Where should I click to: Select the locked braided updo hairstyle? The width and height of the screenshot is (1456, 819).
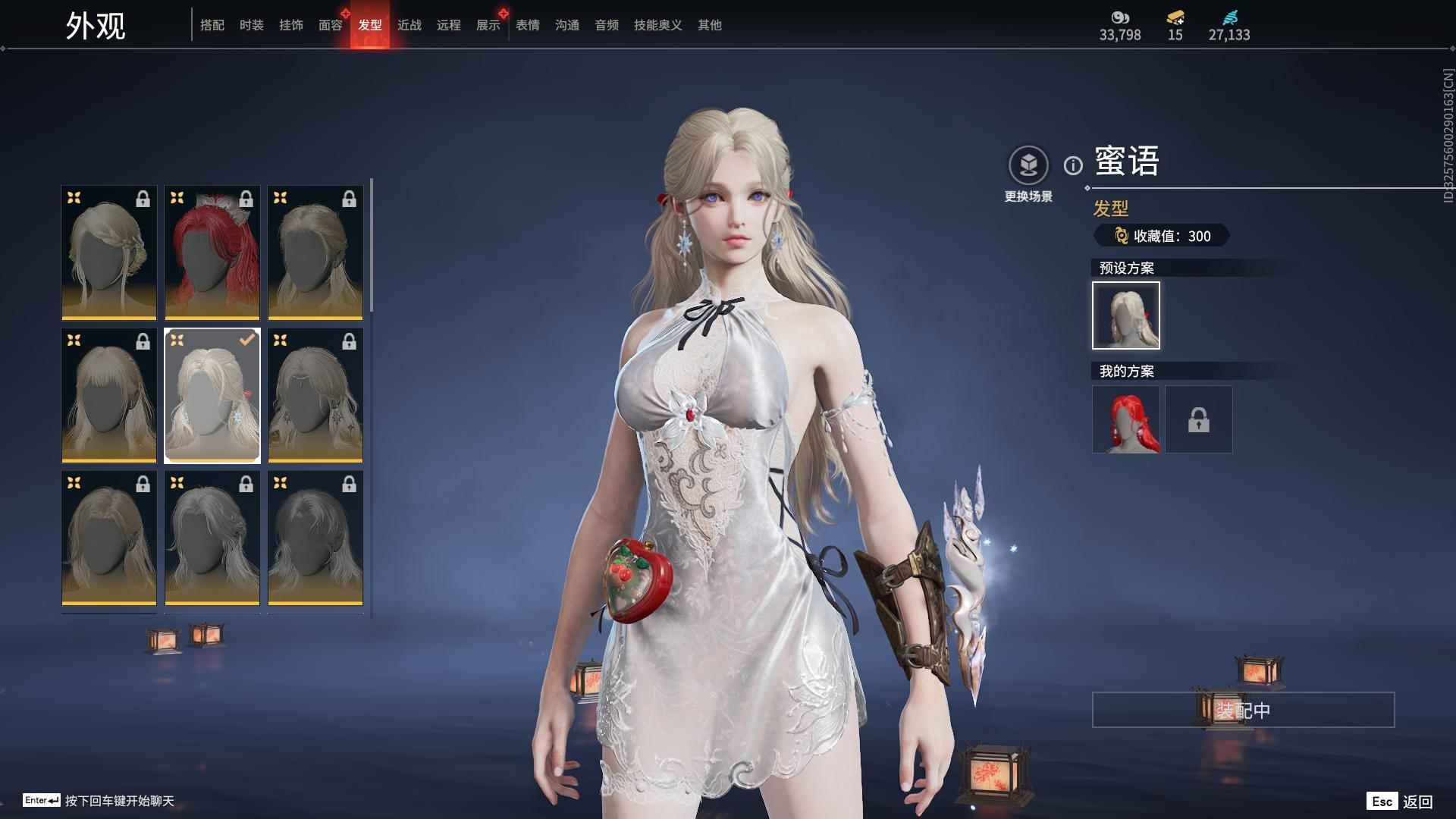109,253
